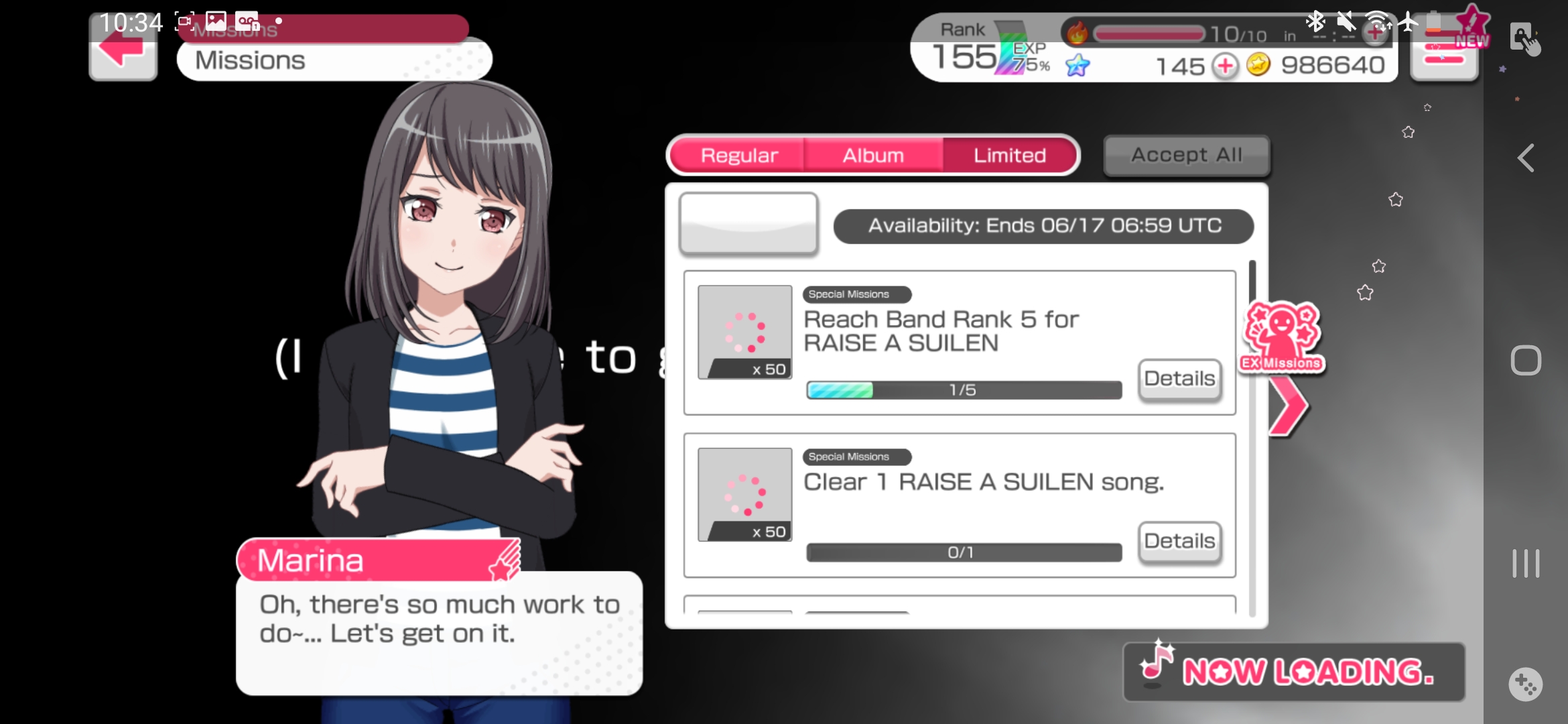Select the Limited missions tab
This screenshot has width=1568, height=724.
click(x=1009, y=156)
